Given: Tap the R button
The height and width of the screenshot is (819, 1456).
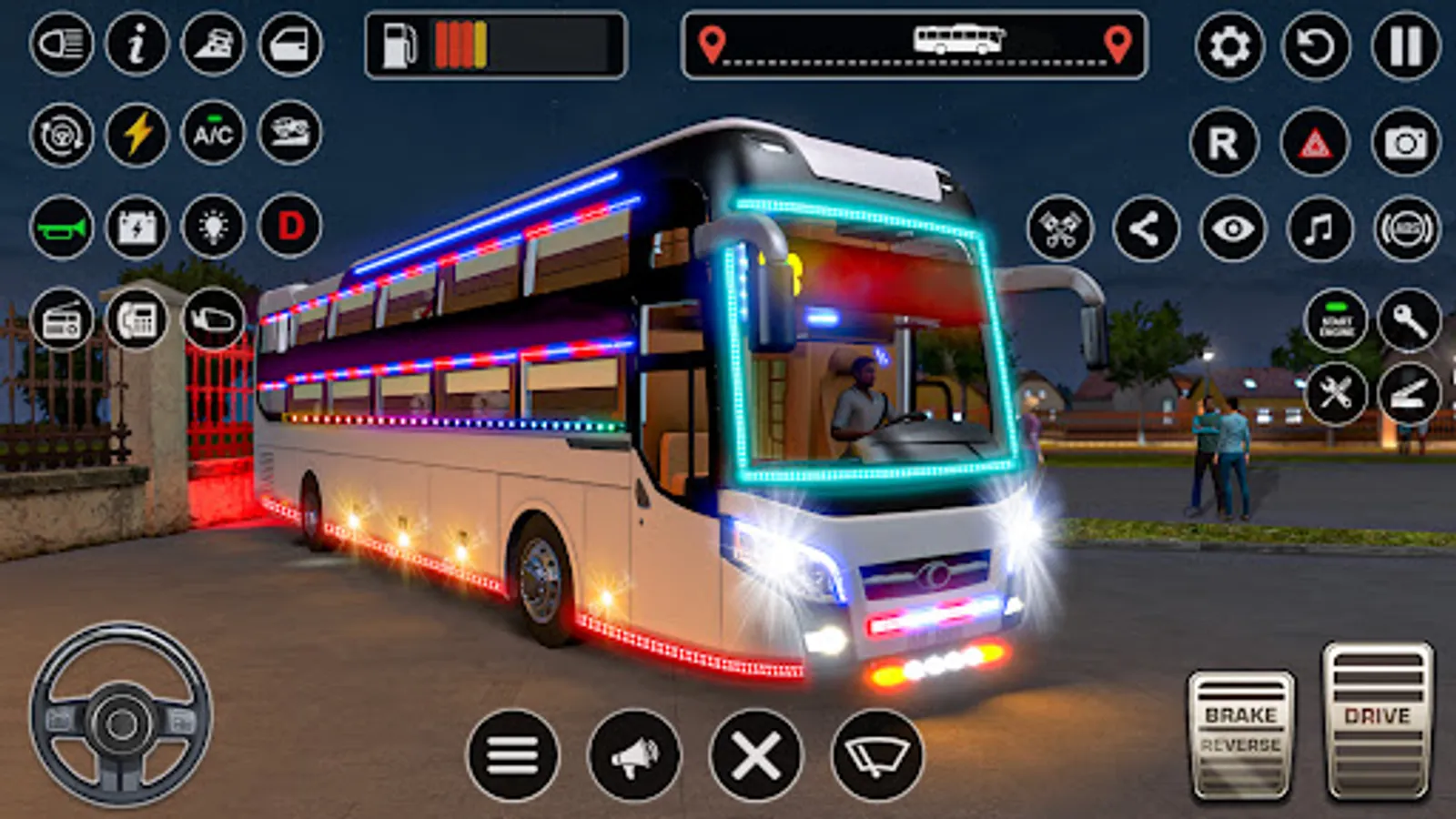Looking at the screenshot, I should [x=1224, y=143].
